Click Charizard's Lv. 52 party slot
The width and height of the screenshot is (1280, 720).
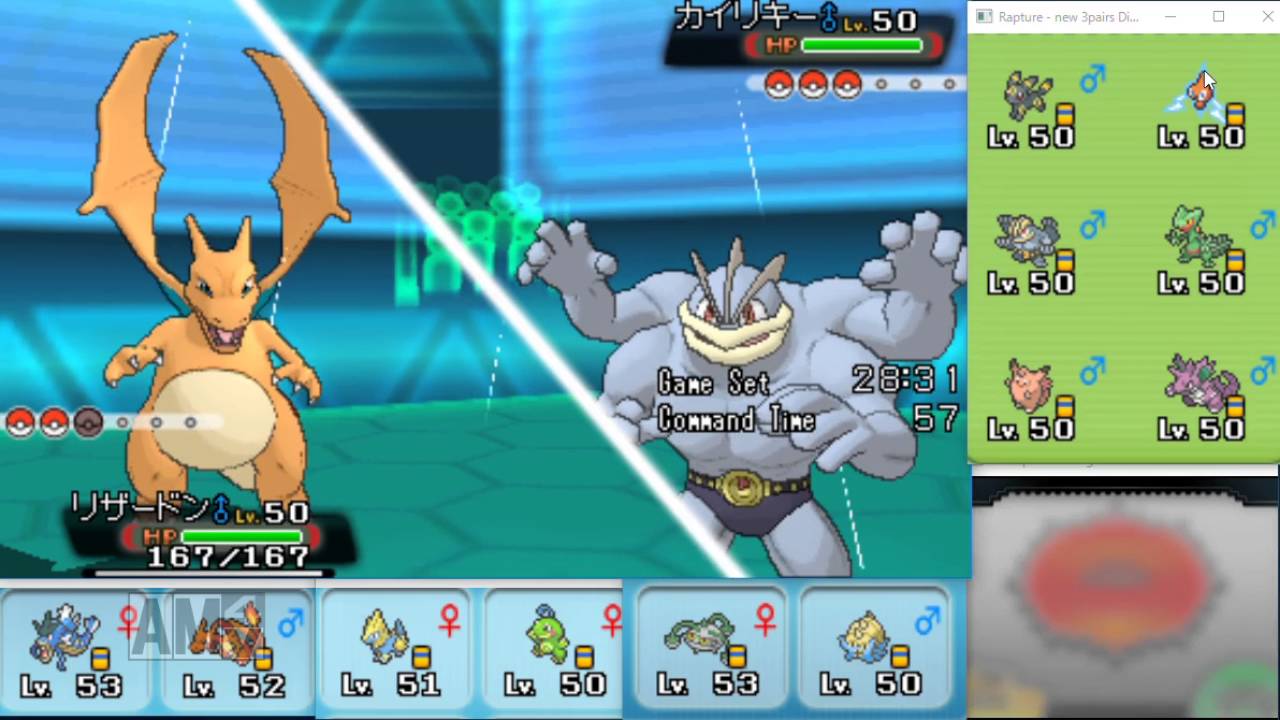click(x=235, y=650)
